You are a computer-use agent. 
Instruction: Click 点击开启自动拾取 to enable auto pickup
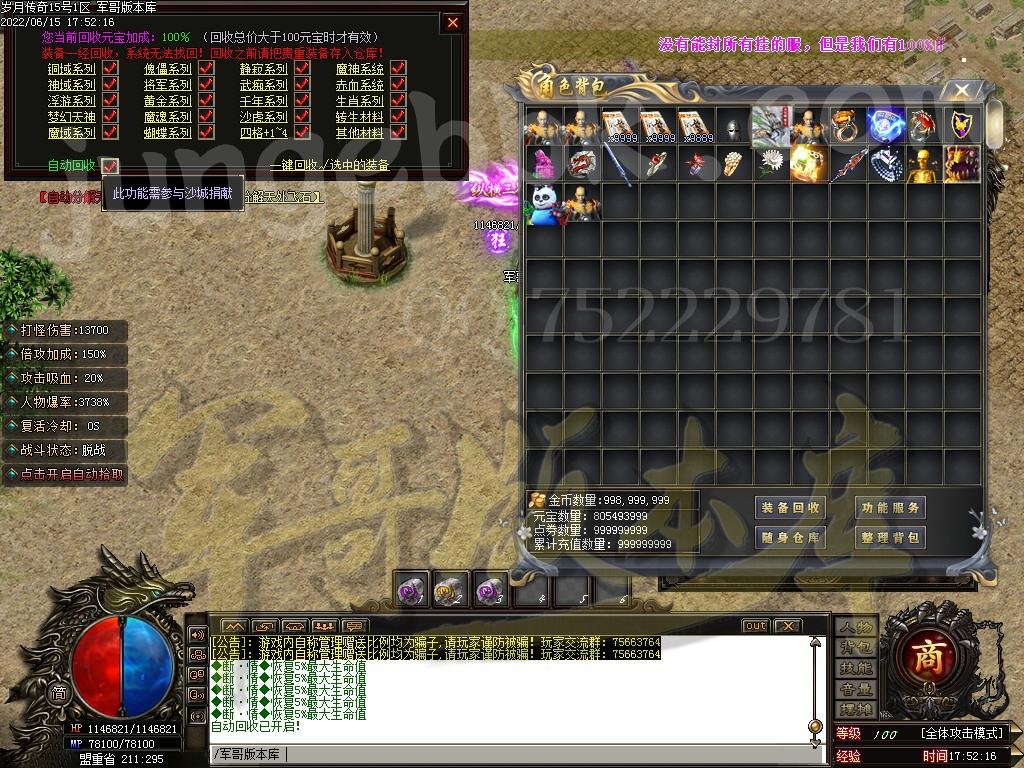66,474
